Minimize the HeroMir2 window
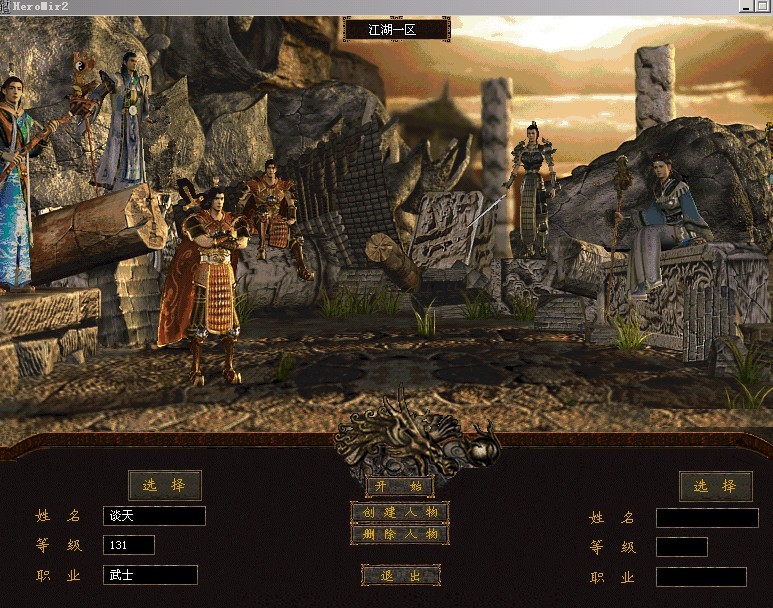 pyautogui.click(x=747, y=6)
